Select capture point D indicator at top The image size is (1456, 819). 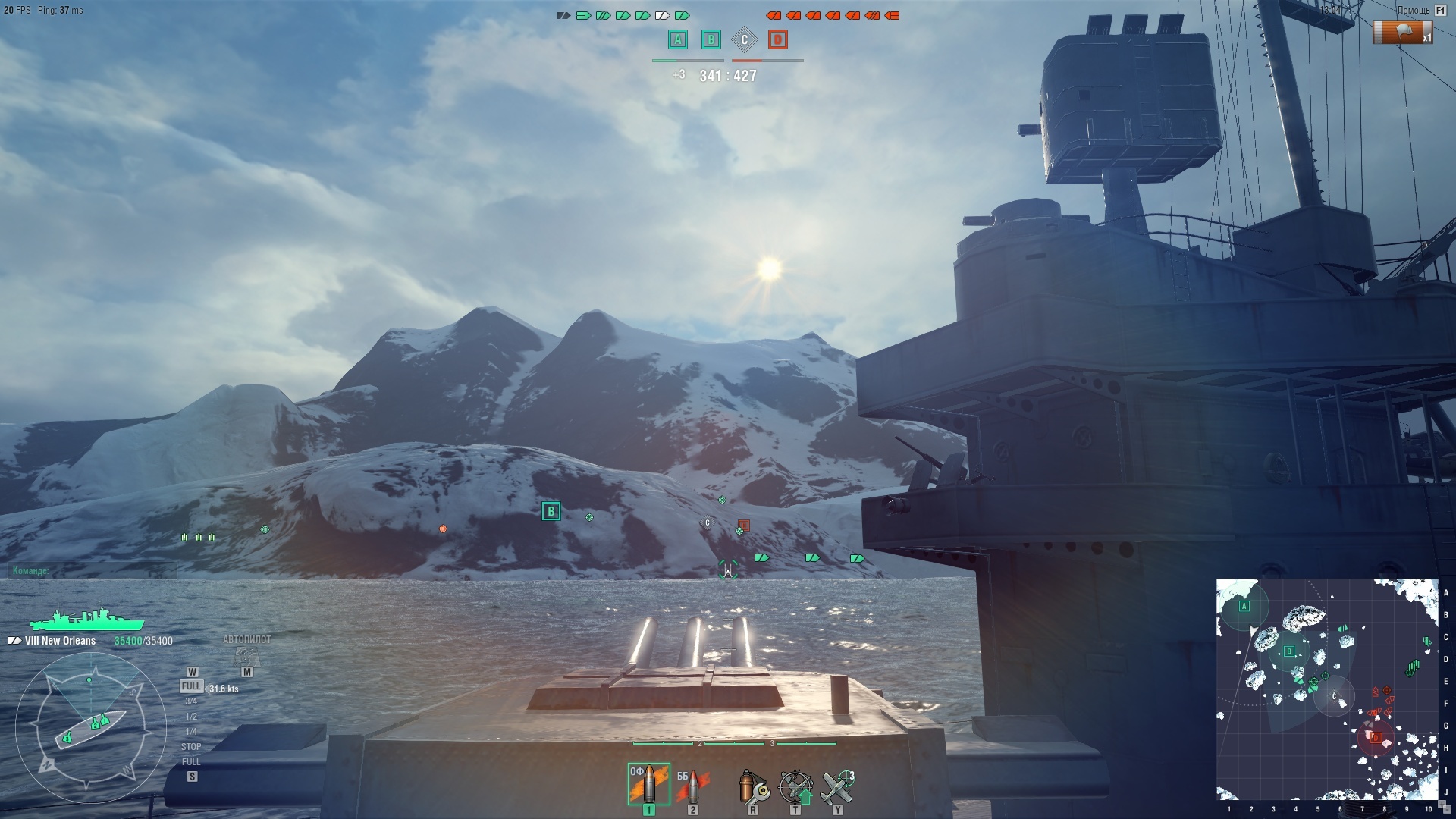click(777, 39)
